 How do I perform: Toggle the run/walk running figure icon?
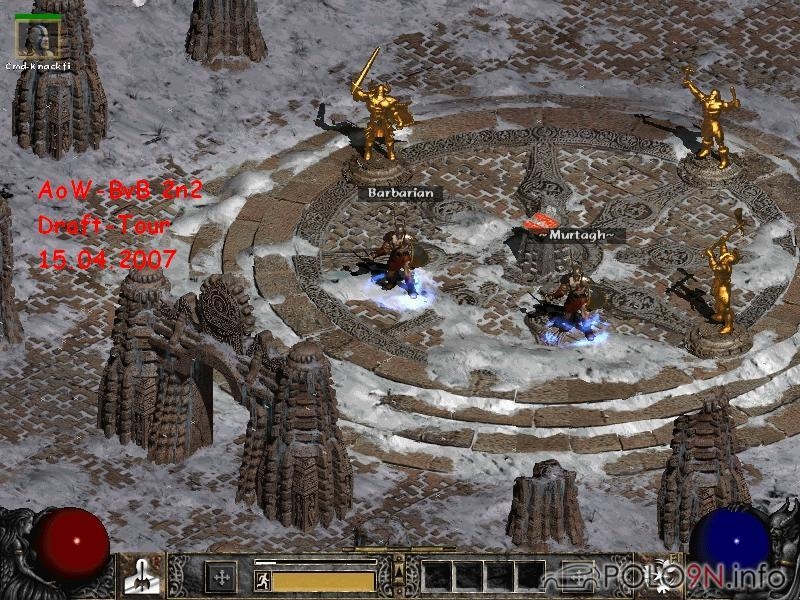coord(262,580)
